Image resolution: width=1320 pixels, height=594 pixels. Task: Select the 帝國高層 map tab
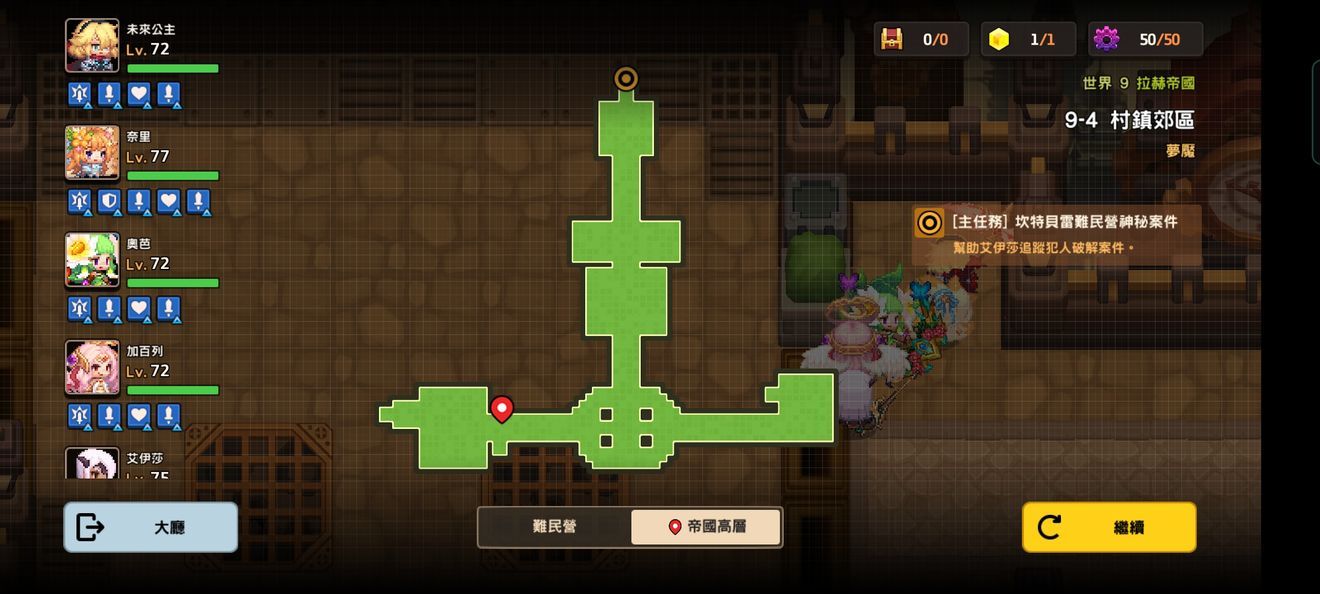click(706, 526)
